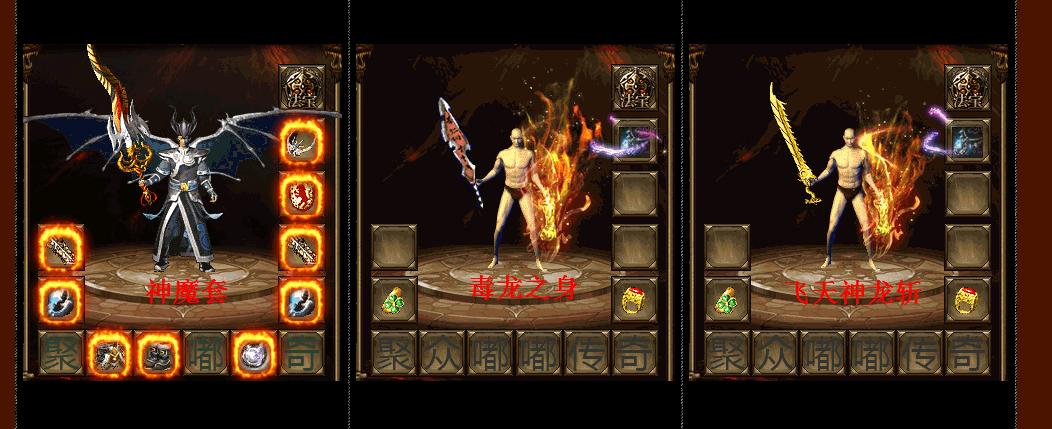Viewport: 1052px width, 429px height.
Task: Select the green gem bracelet in 飞天神龙斩 panel
Action: [726, 300]
